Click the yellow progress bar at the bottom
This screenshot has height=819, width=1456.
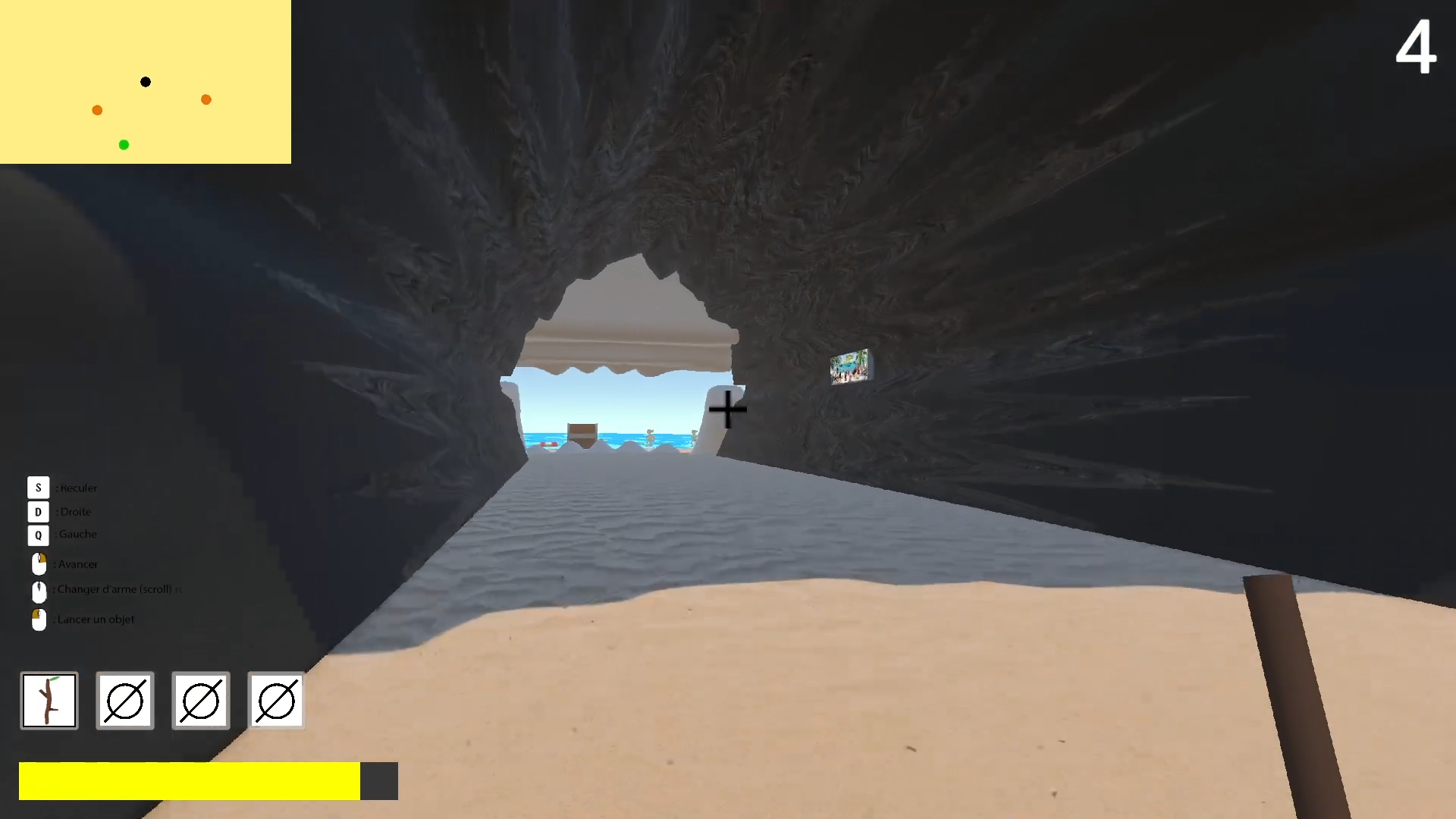tap(190, 781)
